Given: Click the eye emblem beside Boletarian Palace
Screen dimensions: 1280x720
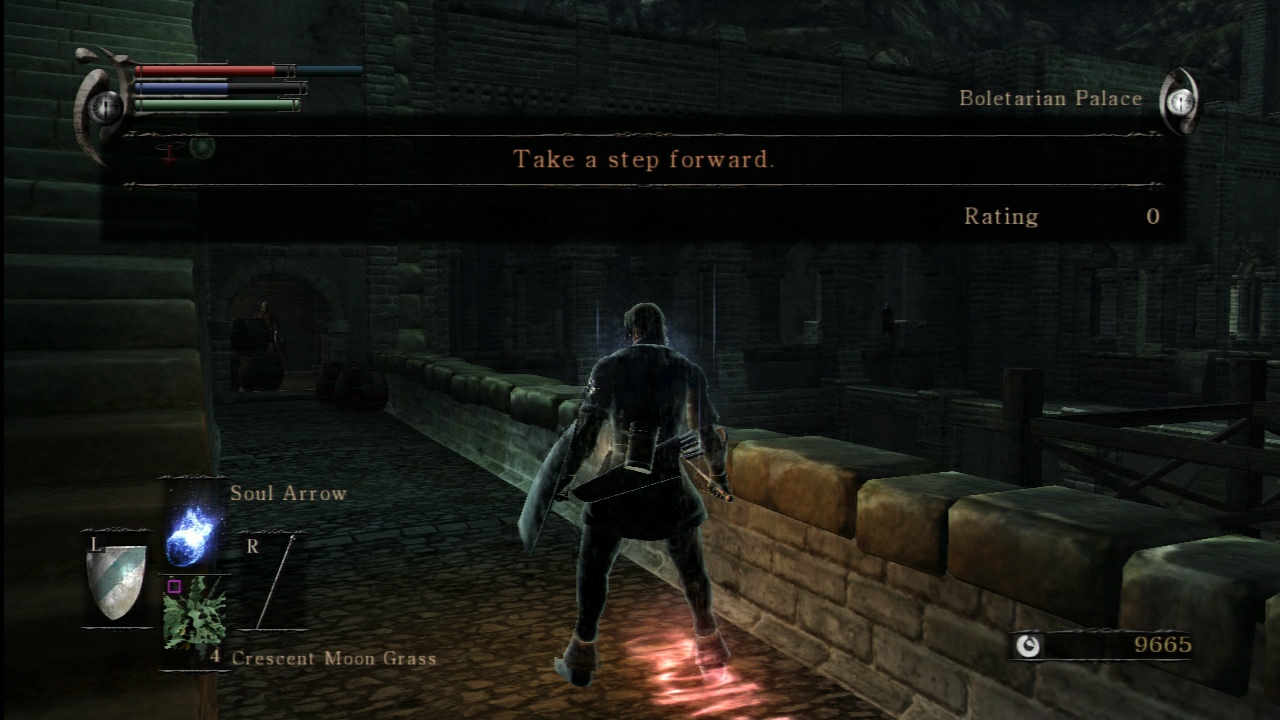Looking at the screenshot, I should tap(1180, 98).
